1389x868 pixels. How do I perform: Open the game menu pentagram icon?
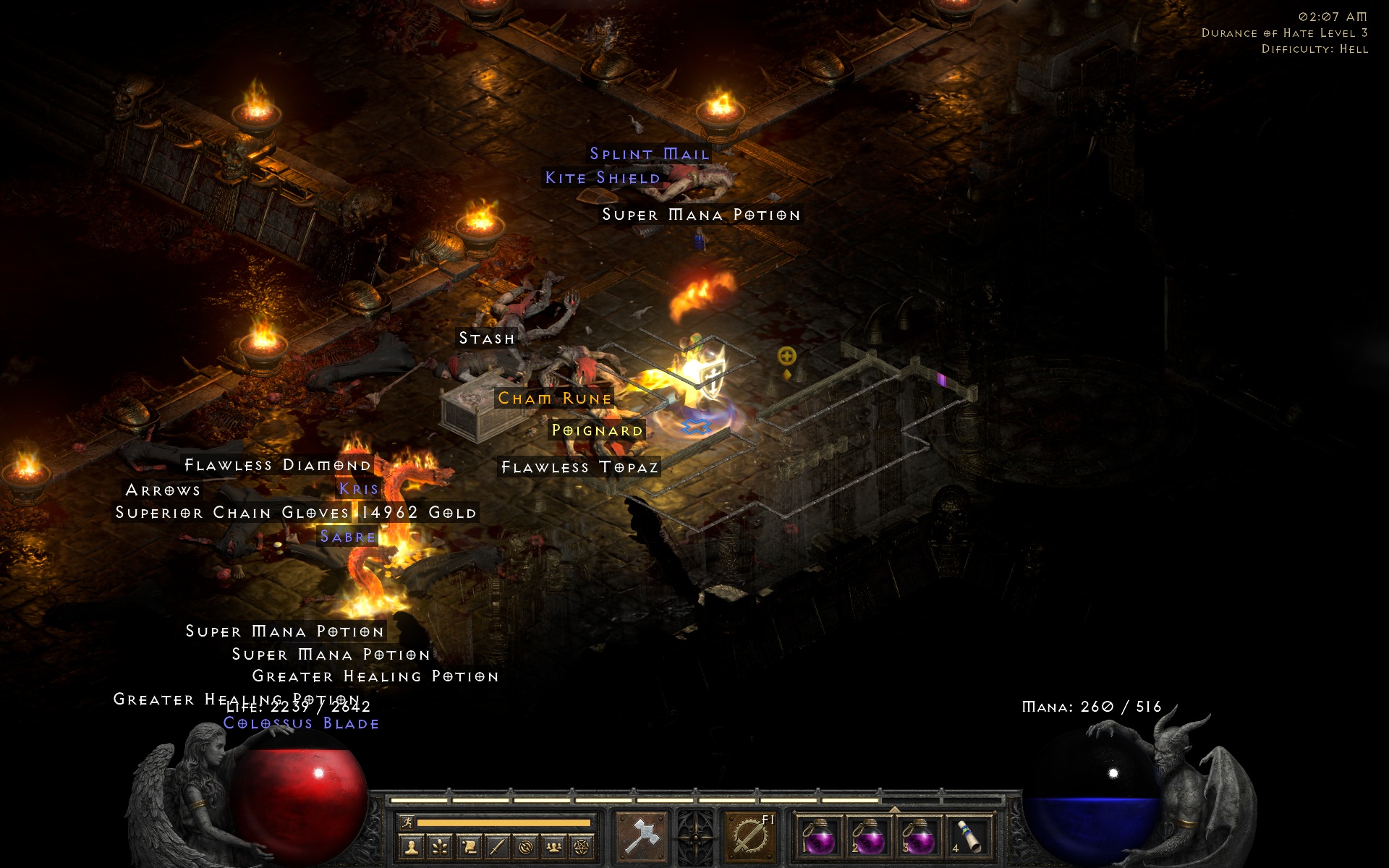point(582,846)
